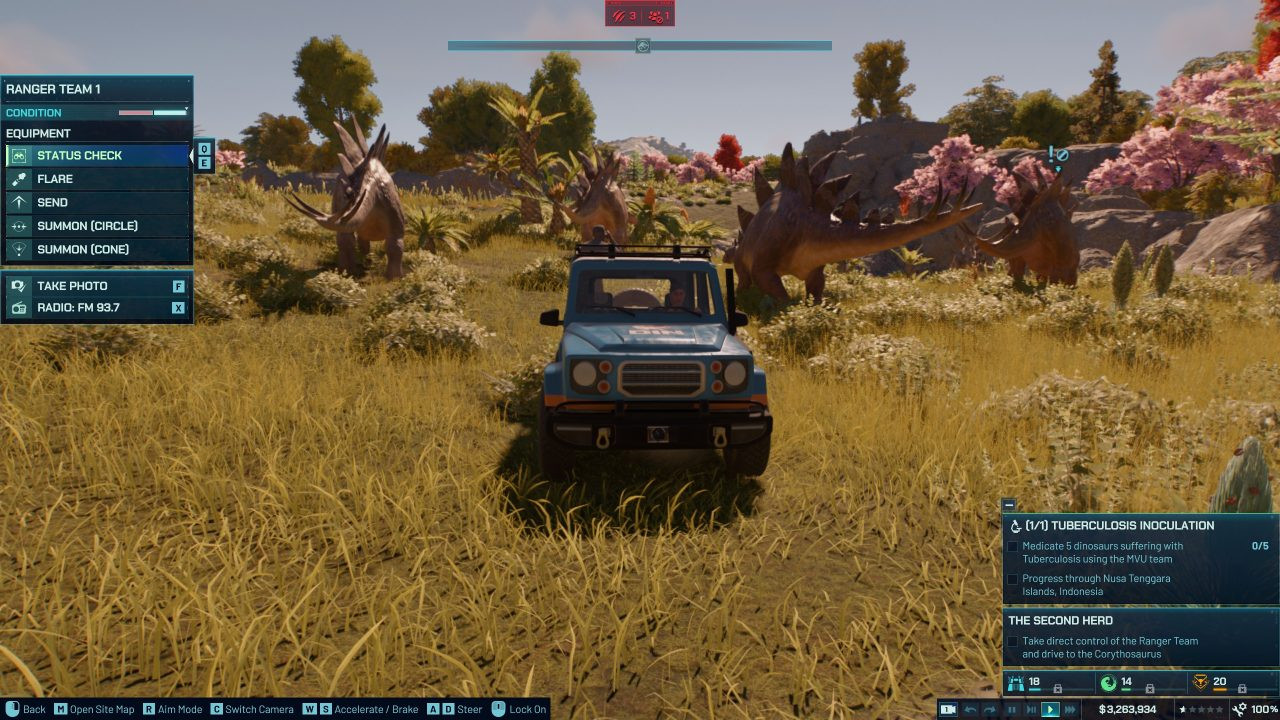Open The Second Herd objective
Screen dimensions: 1280x720
[x=1060, y=620]
